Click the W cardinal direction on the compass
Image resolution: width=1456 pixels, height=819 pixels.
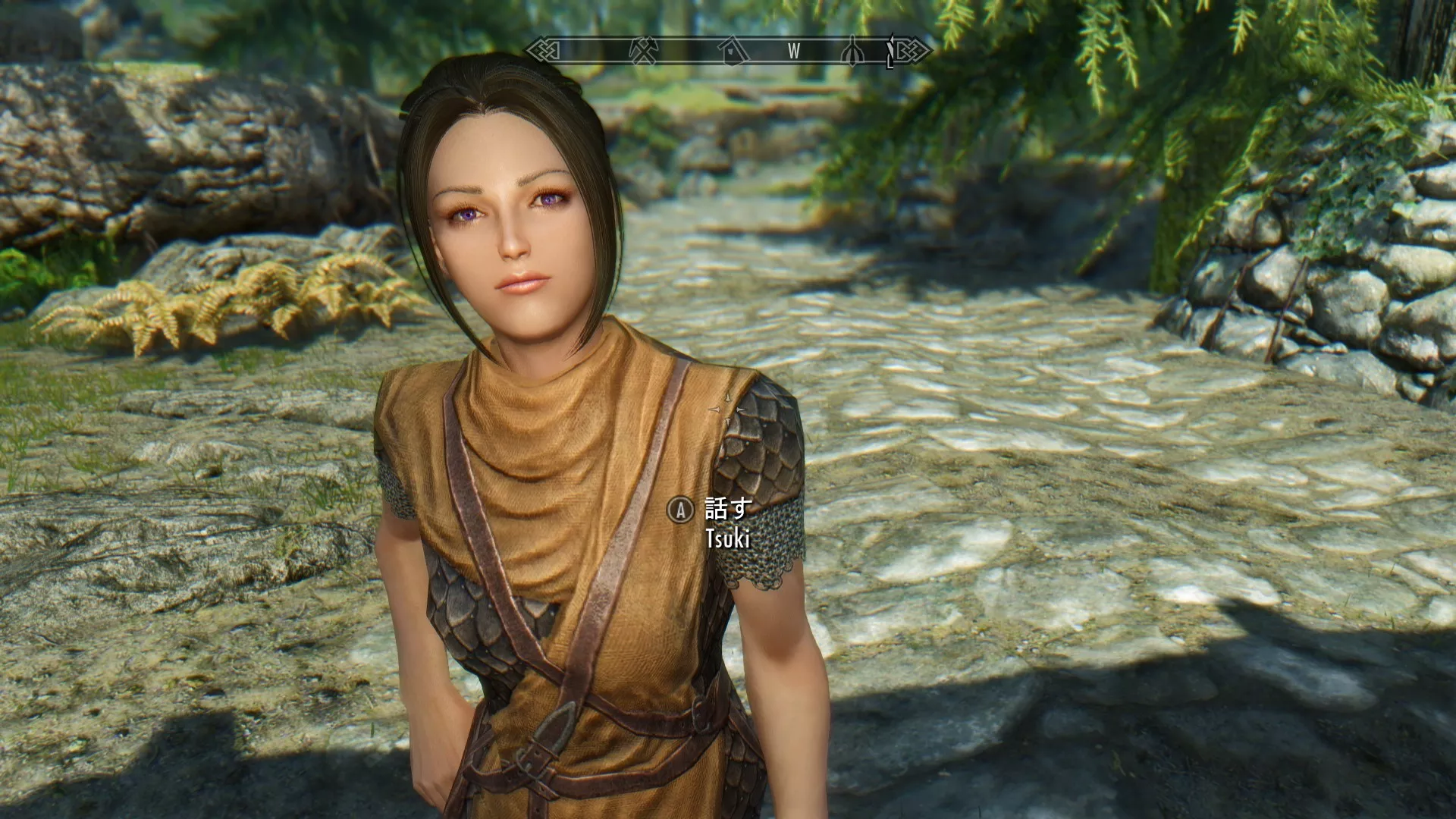(793, 52)
